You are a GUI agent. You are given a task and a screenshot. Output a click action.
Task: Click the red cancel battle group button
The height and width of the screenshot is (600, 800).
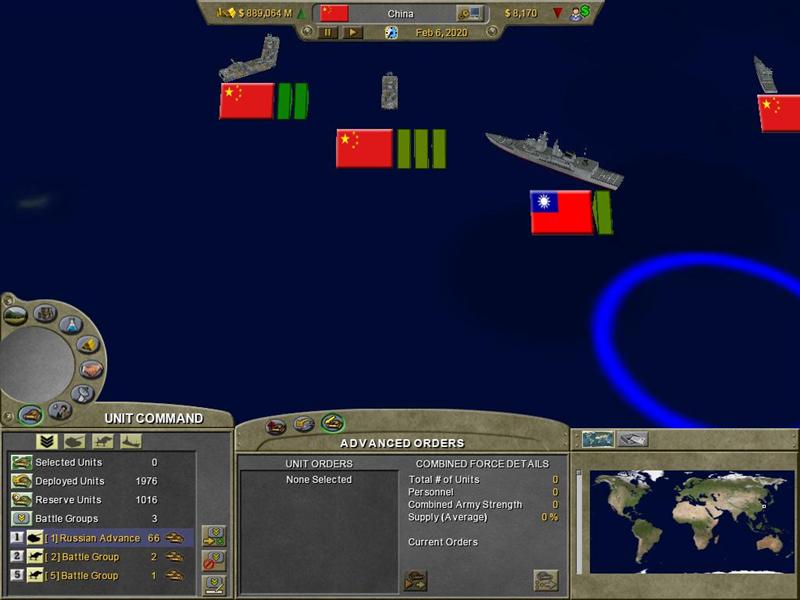coord(214,560)
